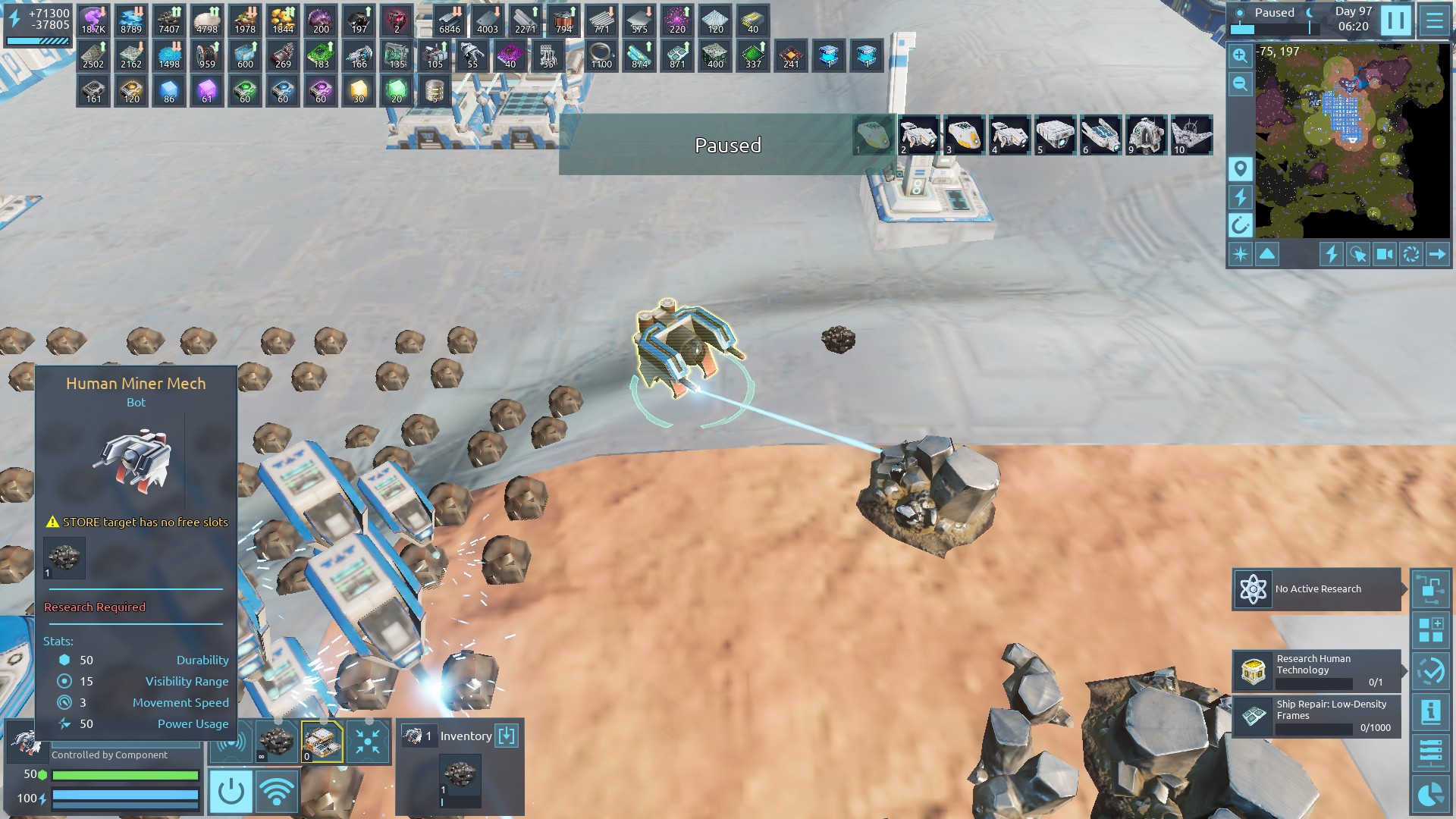Zoom out on the minimap
This screenshot has width=1456, height=819.
point(1241,84)
